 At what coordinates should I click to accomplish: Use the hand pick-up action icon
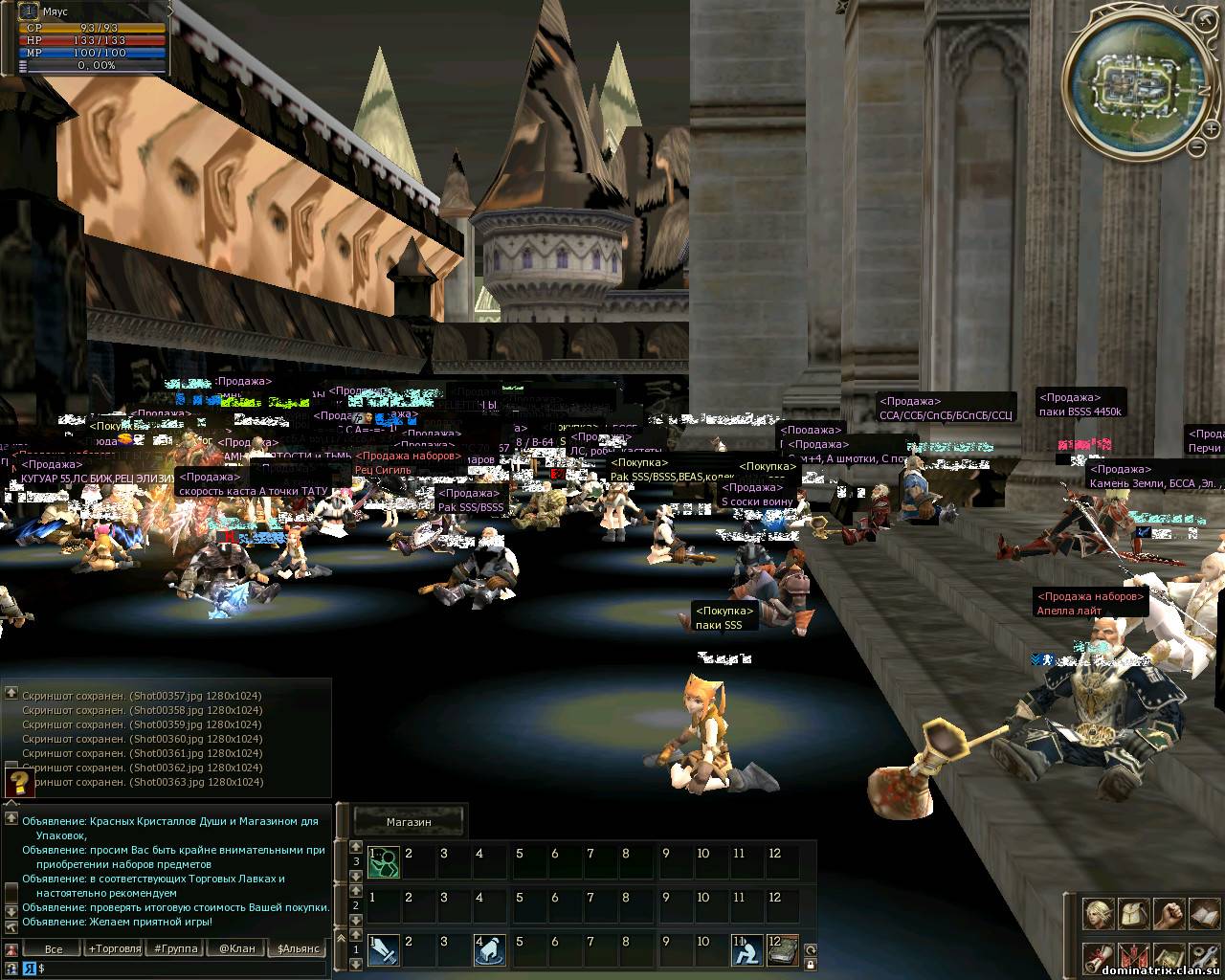point(490,949)
